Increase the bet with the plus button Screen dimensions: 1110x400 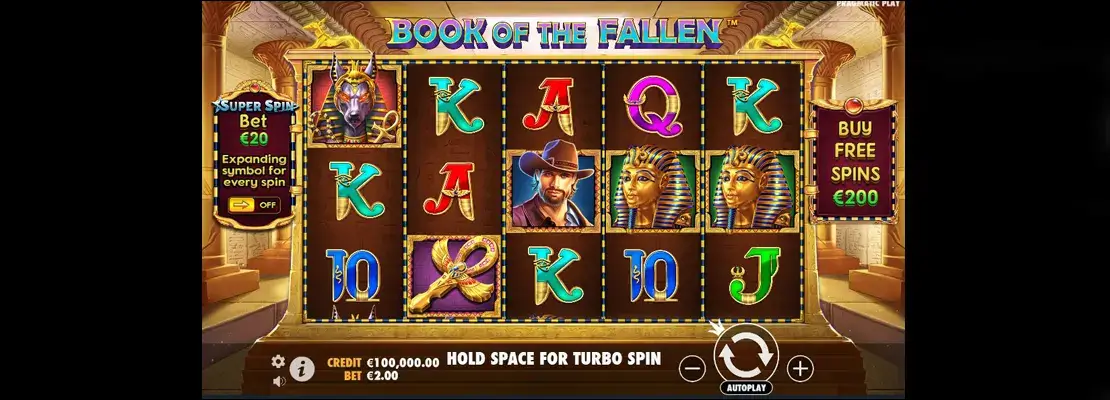coord(800,368)
